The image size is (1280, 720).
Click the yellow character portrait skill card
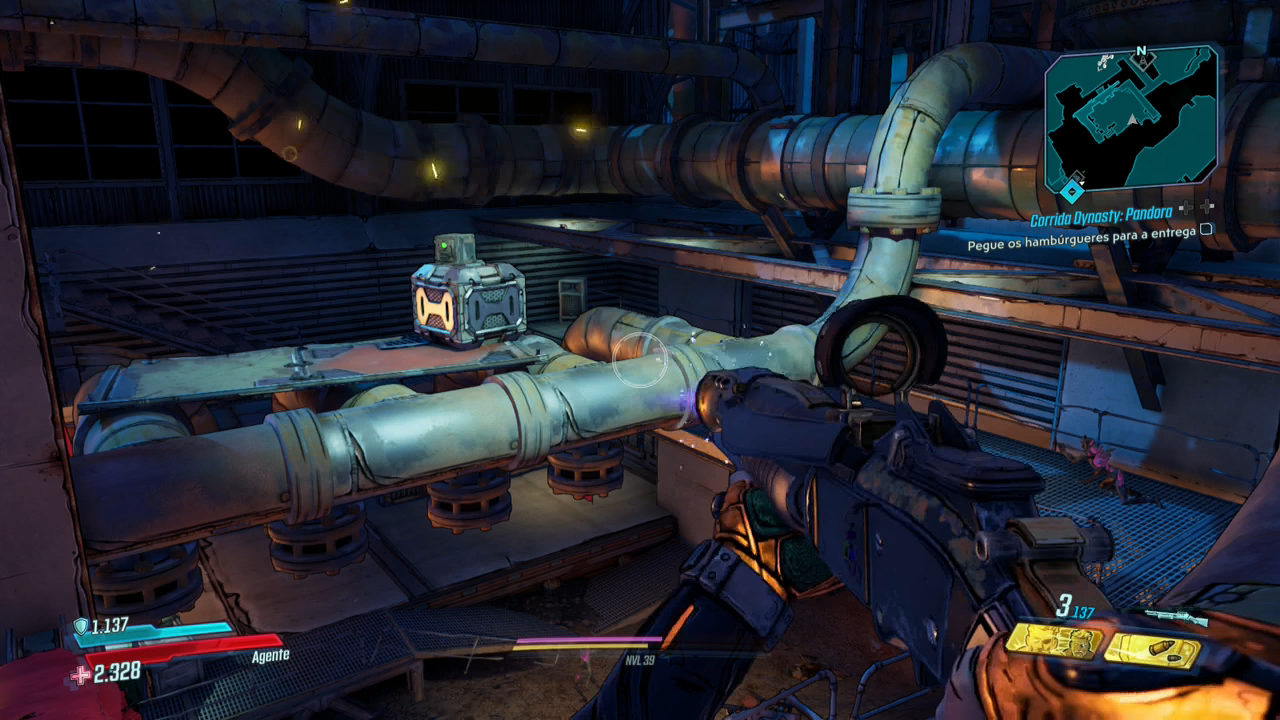[x=1054, y=641]
